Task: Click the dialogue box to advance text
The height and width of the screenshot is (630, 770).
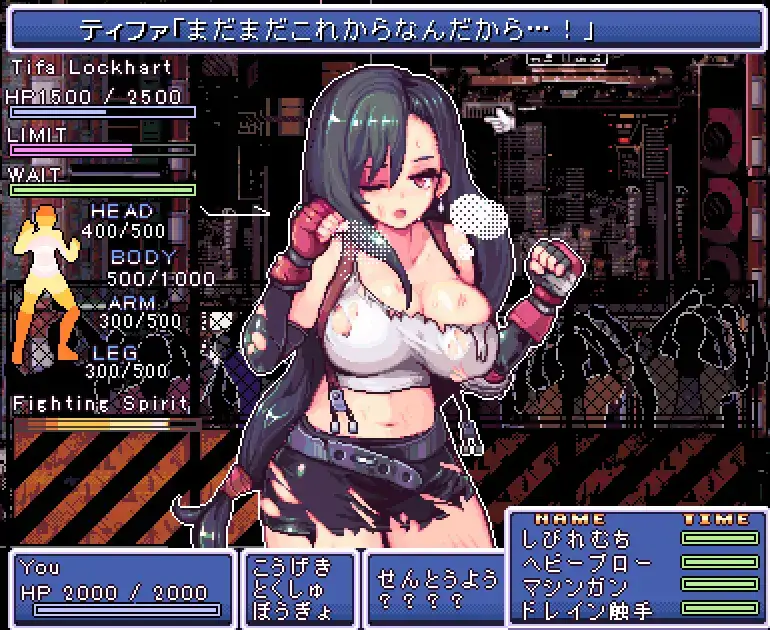Action: [x=384, y=29]
